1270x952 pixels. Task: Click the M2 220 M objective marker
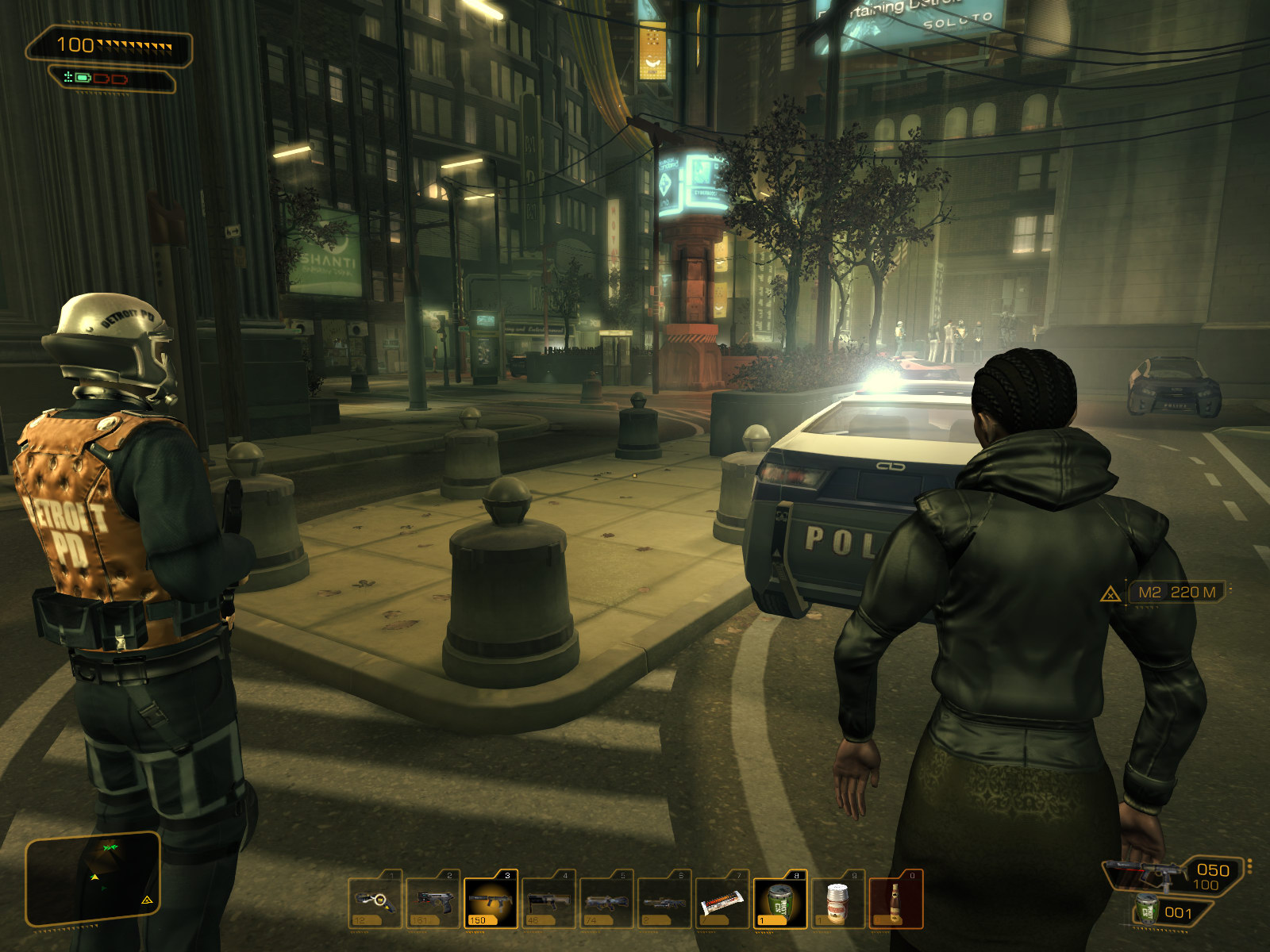pos(1176,592)
